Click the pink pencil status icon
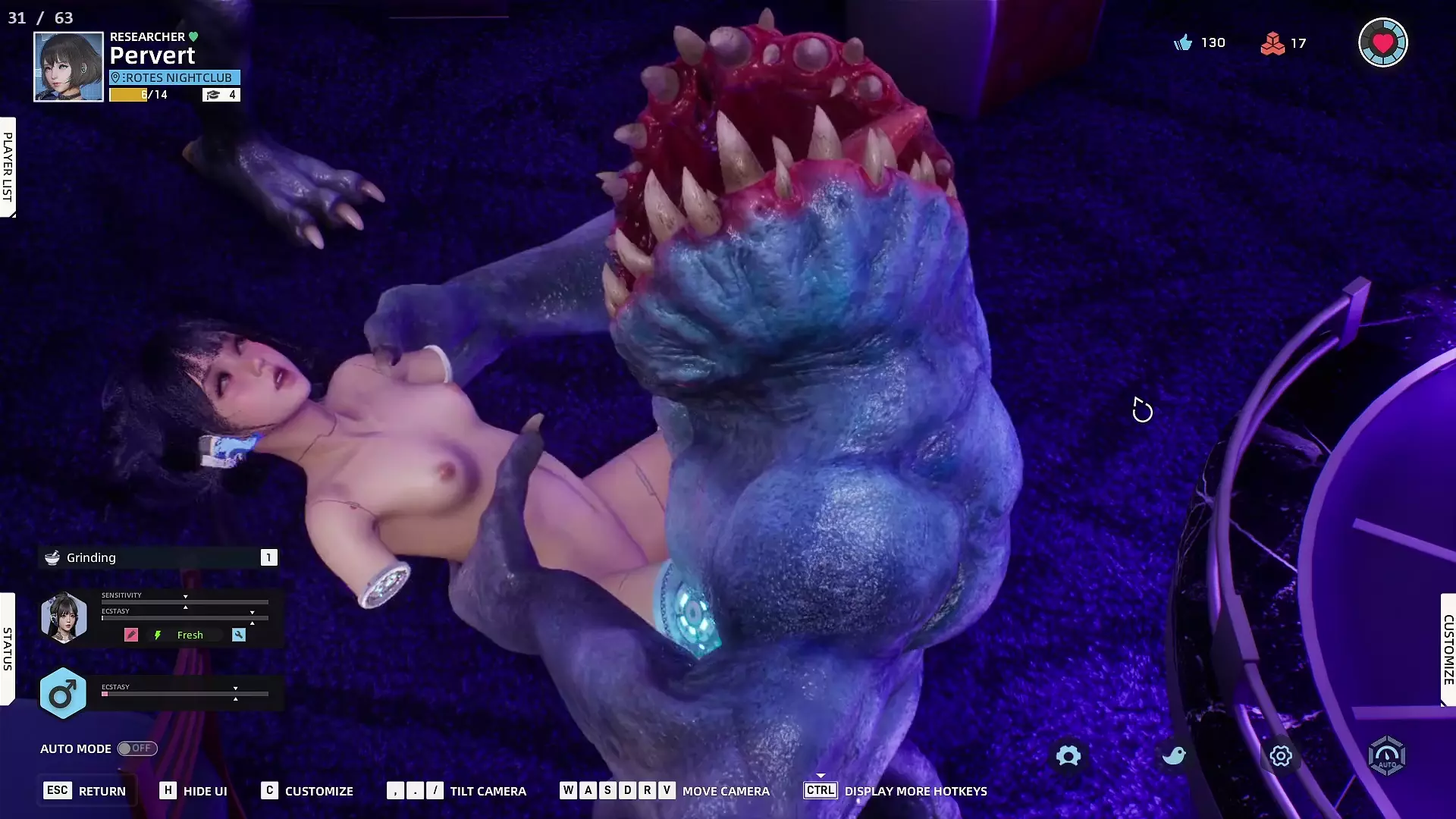The width and height of the screenshot is (1456, 819). [x=131, y=635]
